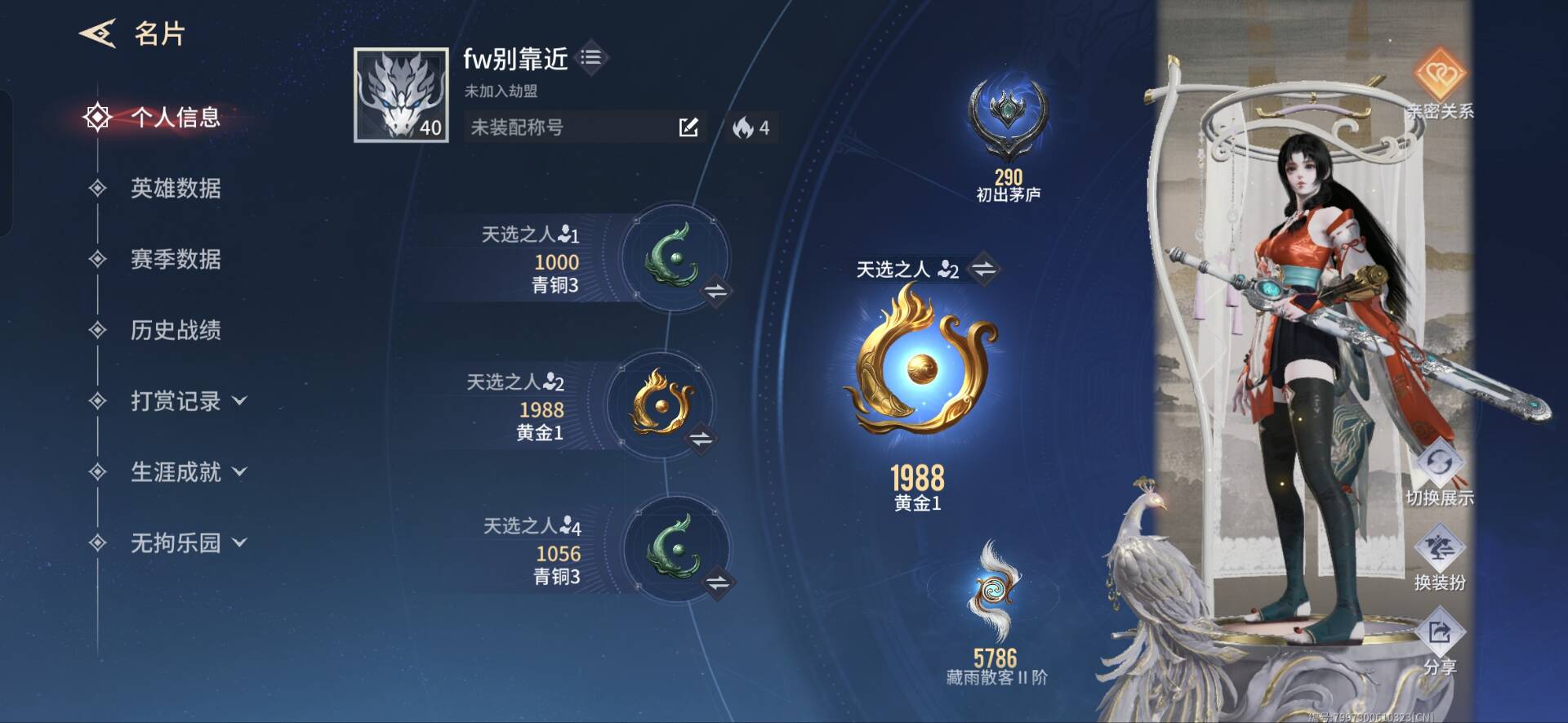Edit the title via the pencil icon
The image size is (1568, 723).
point(690,127)
